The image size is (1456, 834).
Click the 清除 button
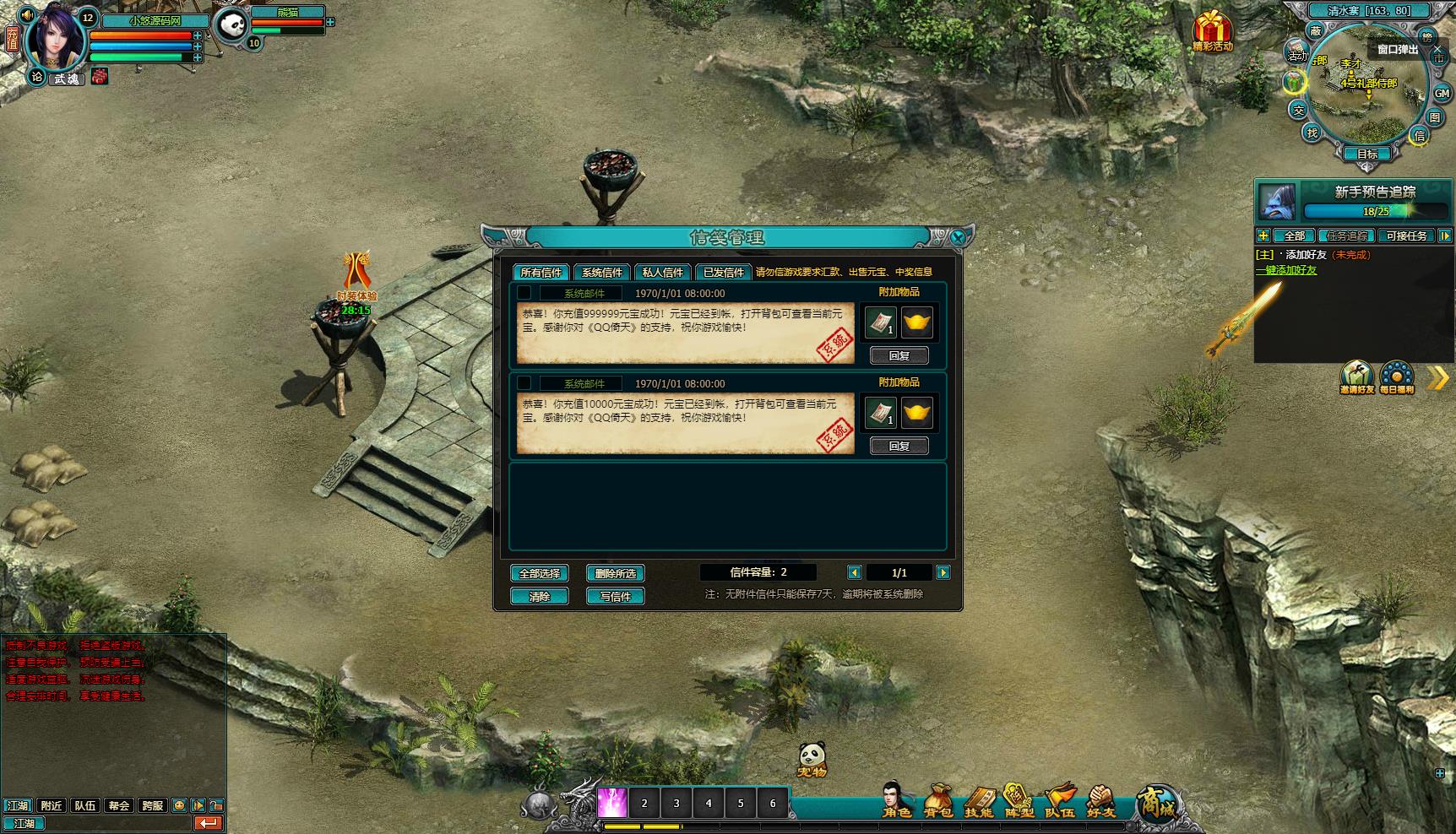539,596
